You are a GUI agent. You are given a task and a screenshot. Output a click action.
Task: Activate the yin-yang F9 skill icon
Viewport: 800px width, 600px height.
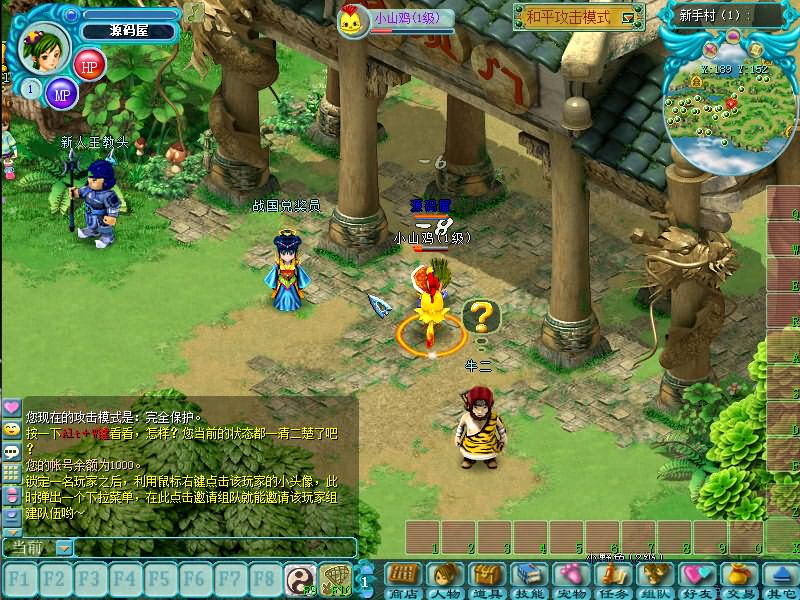point(299,578)
